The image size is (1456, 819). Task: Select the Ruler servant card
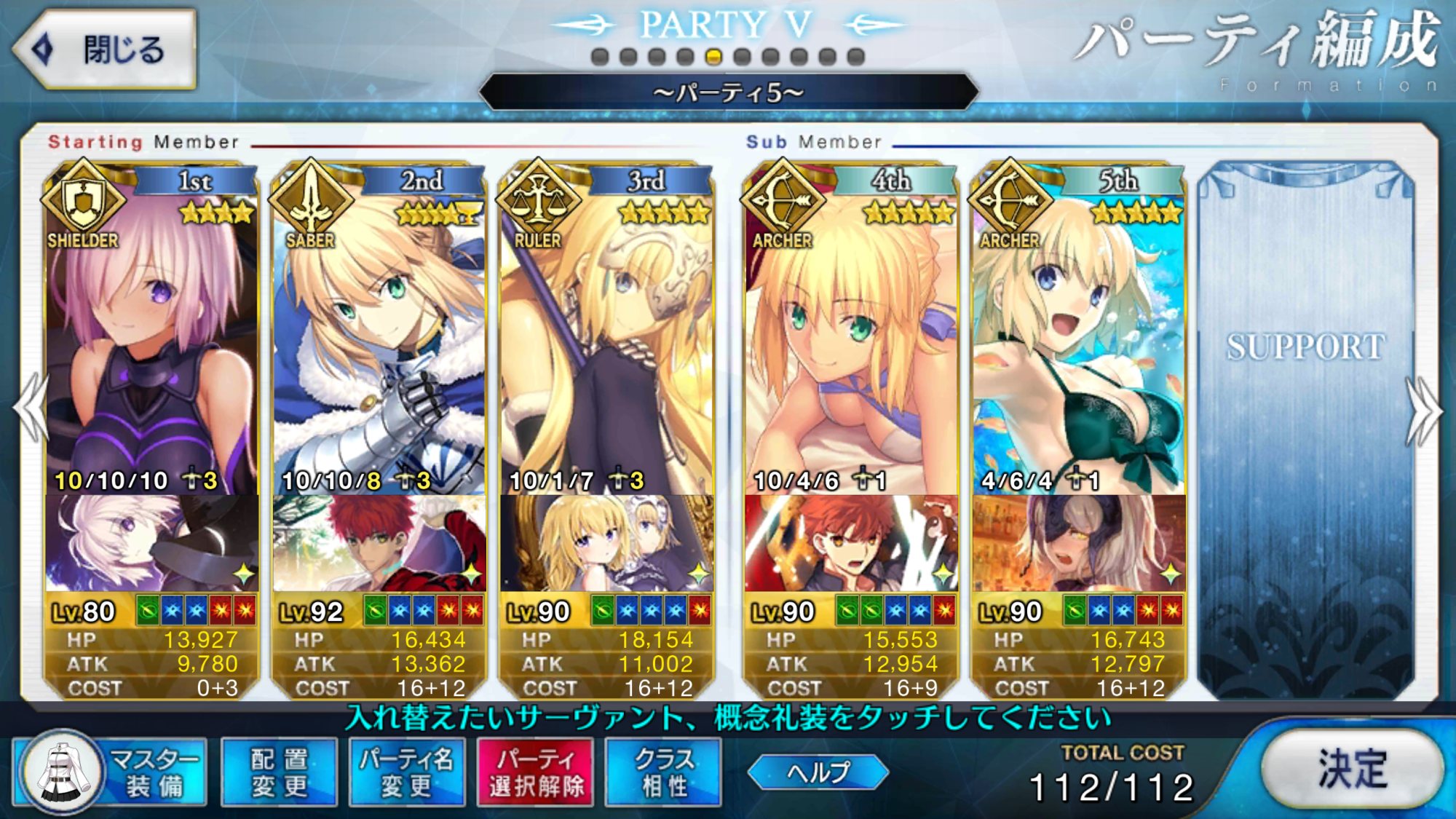[x=606, y=342]
